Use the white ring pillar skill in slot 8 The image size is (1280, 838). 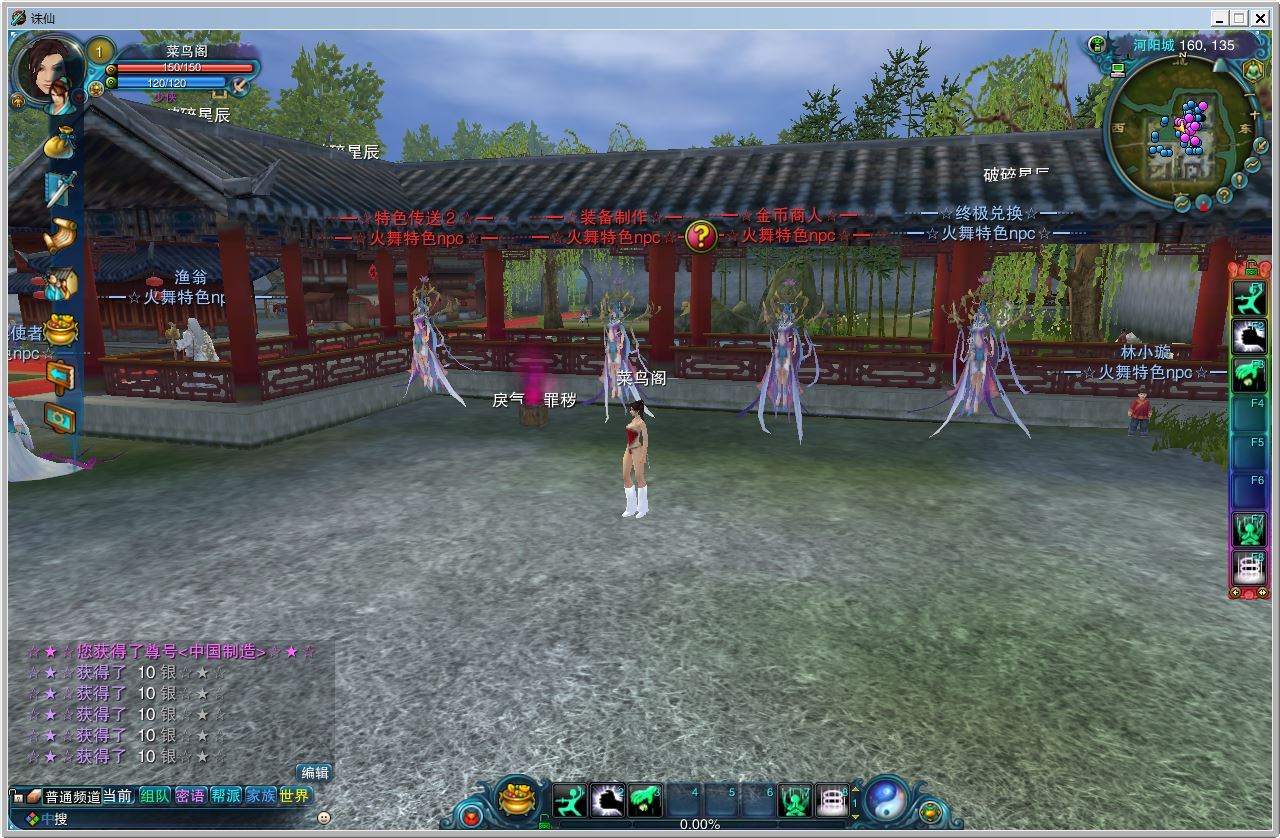click(832, 800)
